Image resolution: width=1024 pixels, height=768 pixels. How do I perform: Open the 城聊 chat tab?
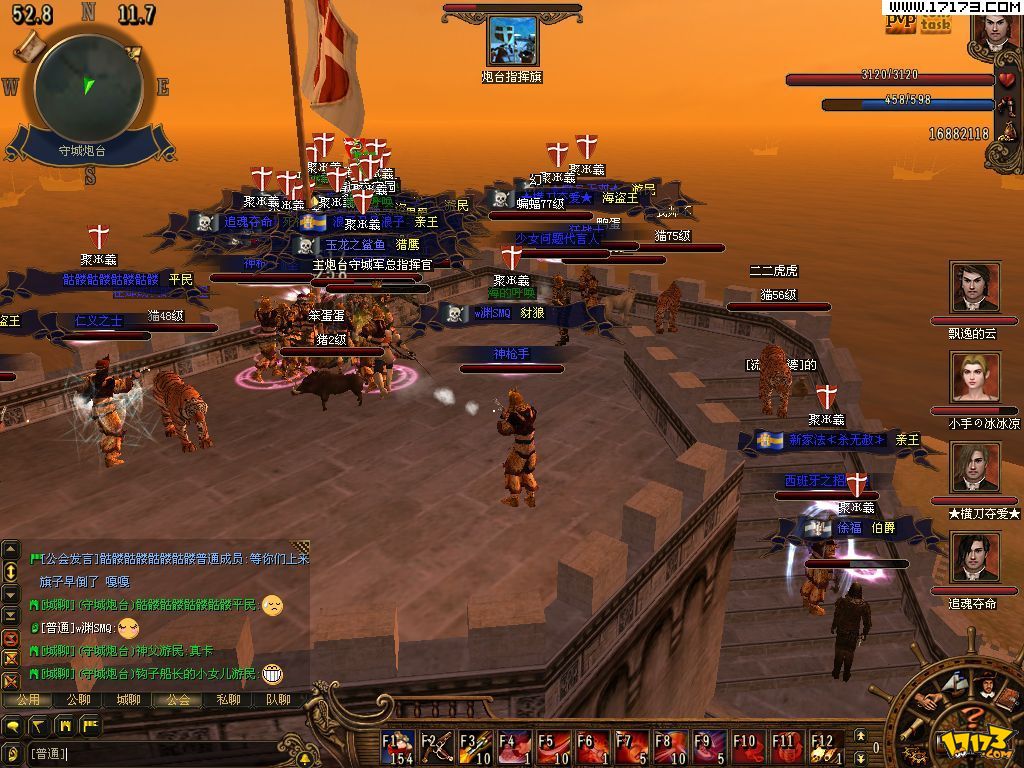(x=128, y=700)
